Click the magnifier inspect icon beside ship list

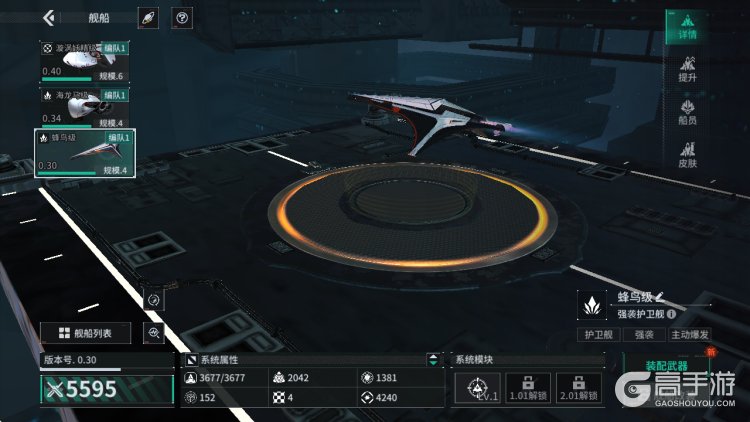tap(154, 333)
